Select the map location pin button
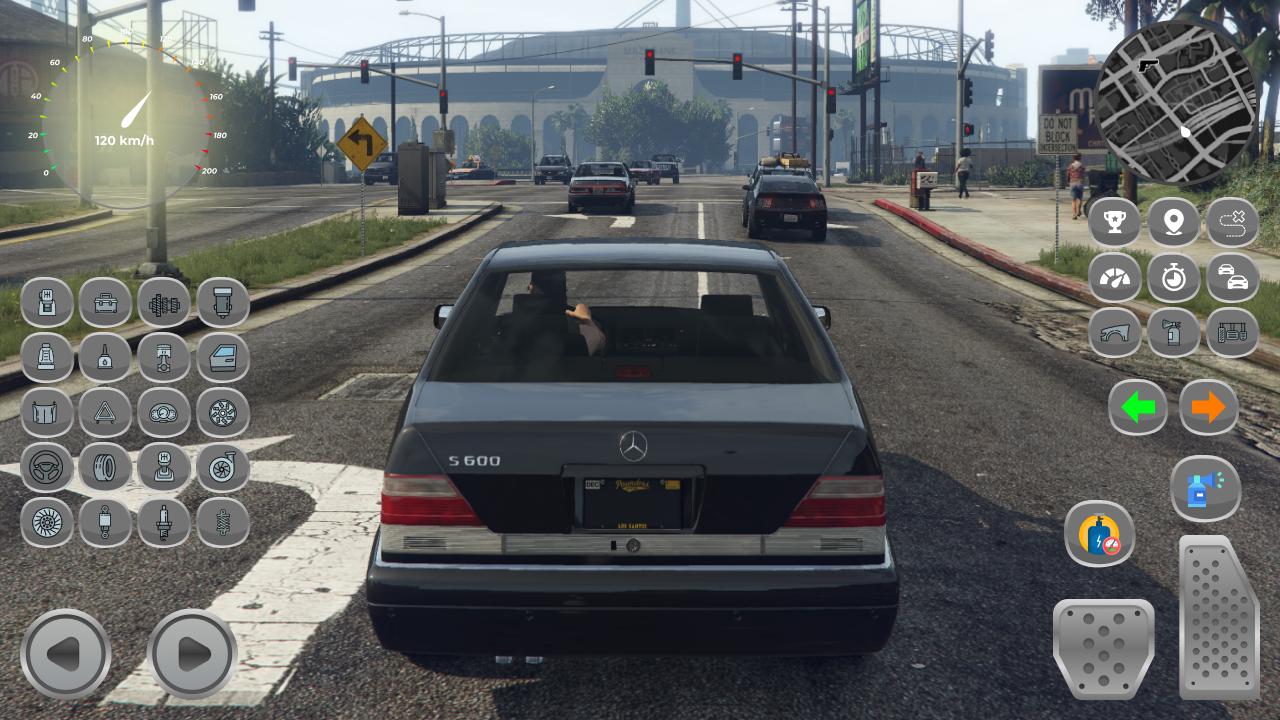The image size is (1280, 720). [1173, 222]
